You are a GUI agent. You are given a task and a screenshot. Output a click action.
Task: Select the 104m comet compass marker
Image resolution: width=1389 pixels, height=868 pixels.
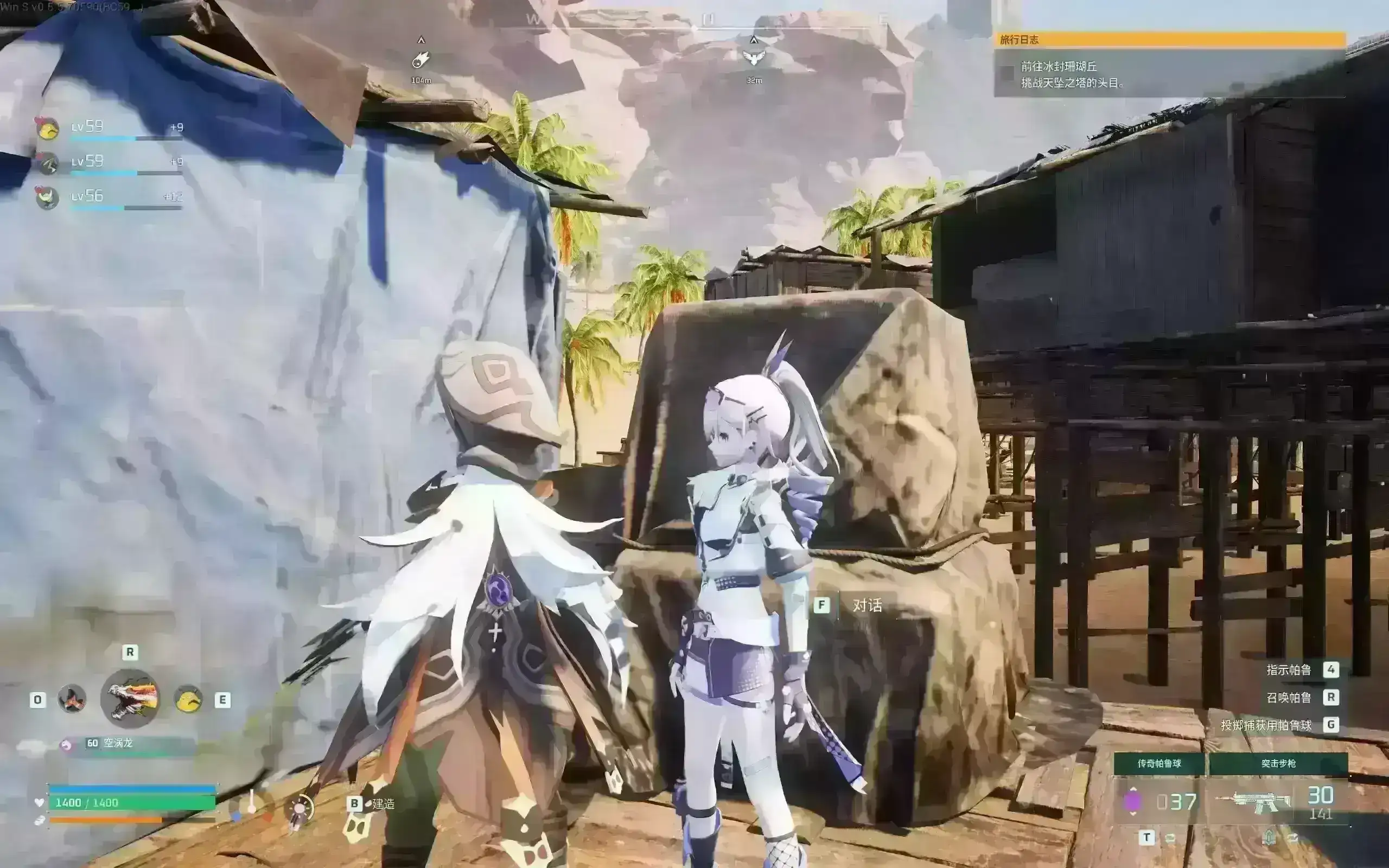(420, 60)
